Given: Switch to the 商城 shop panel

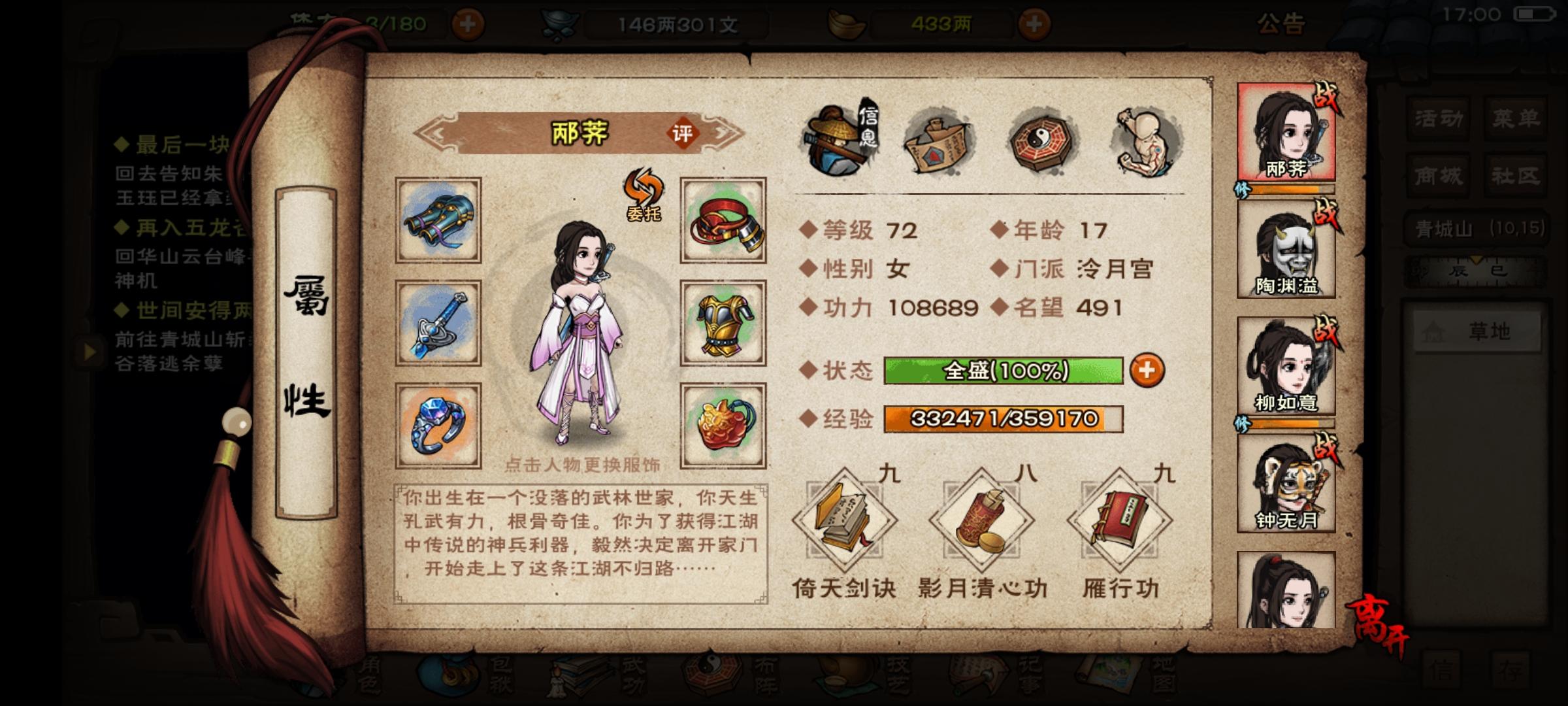Looking at the screenshot, I should click(x=1438, y=175).
